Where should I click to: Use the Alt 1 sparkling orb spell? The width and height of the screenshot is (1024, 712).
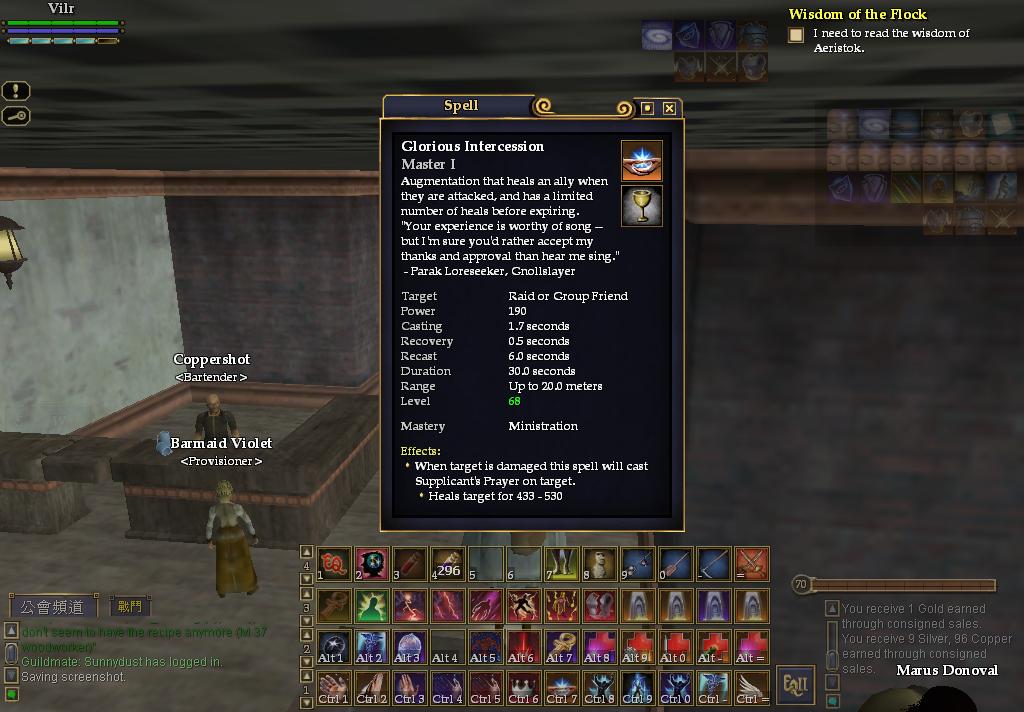333,646
